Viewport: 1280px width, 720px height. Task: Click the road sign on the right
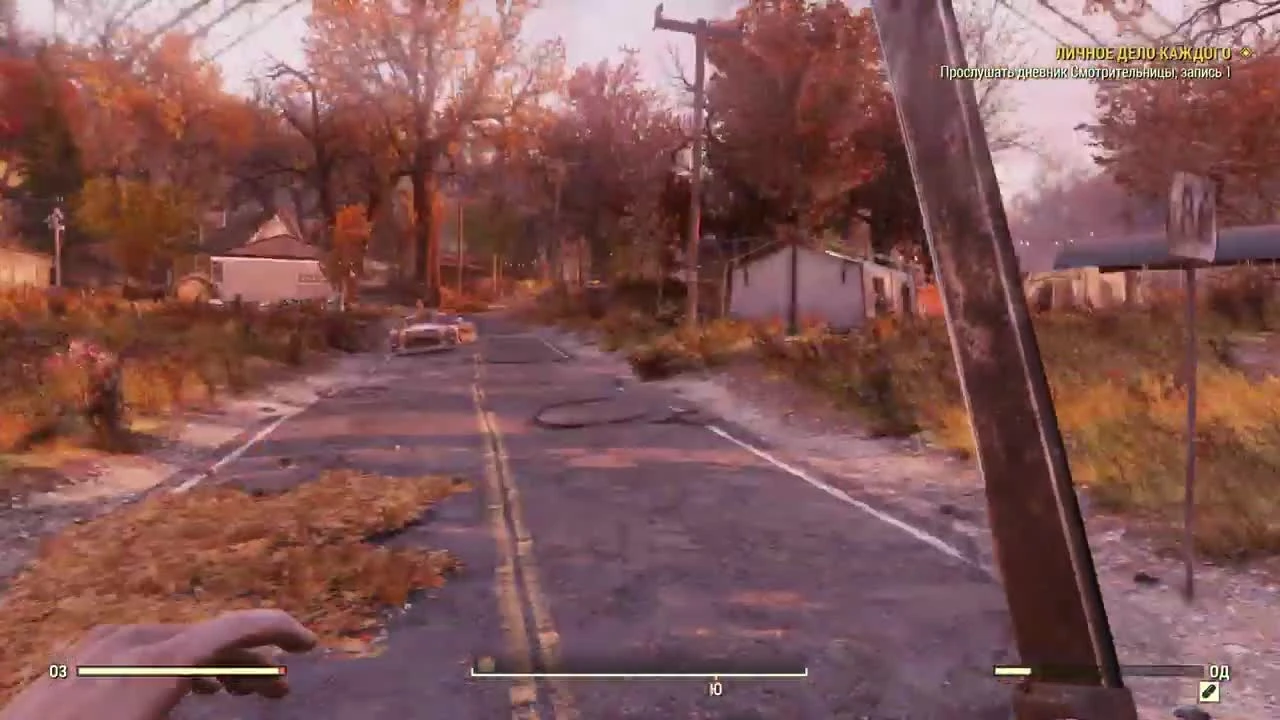(x=1196, y=210)
